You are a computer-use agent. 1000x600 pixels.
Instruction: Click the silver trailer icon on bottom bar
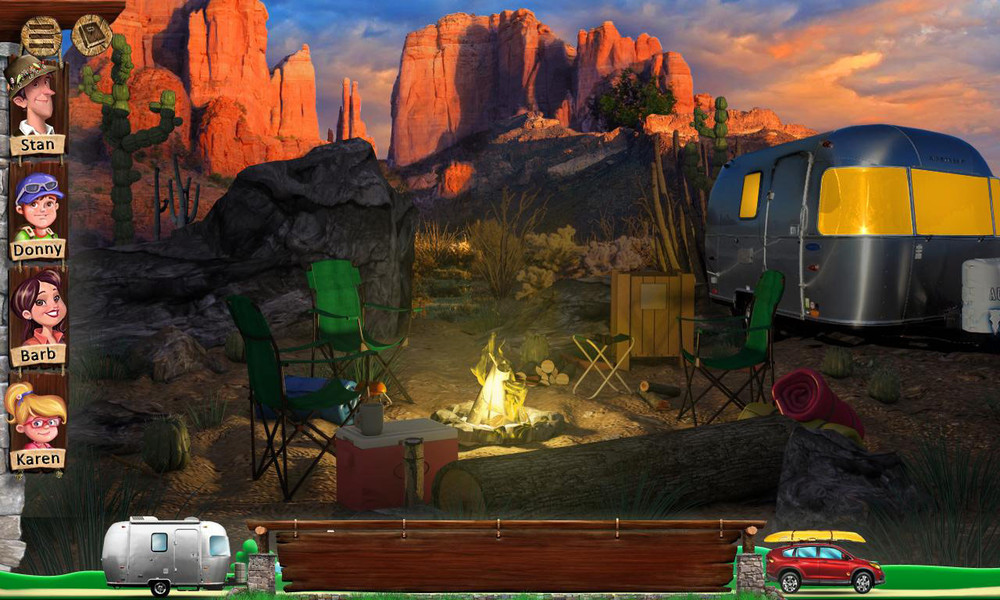[166, 551]
